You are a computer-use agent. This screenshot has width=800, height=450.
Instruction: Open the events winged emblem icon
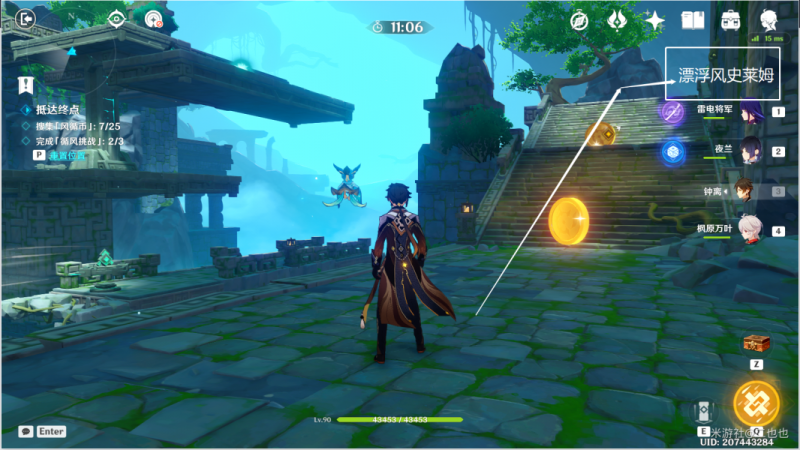click(x=616, y=19)
